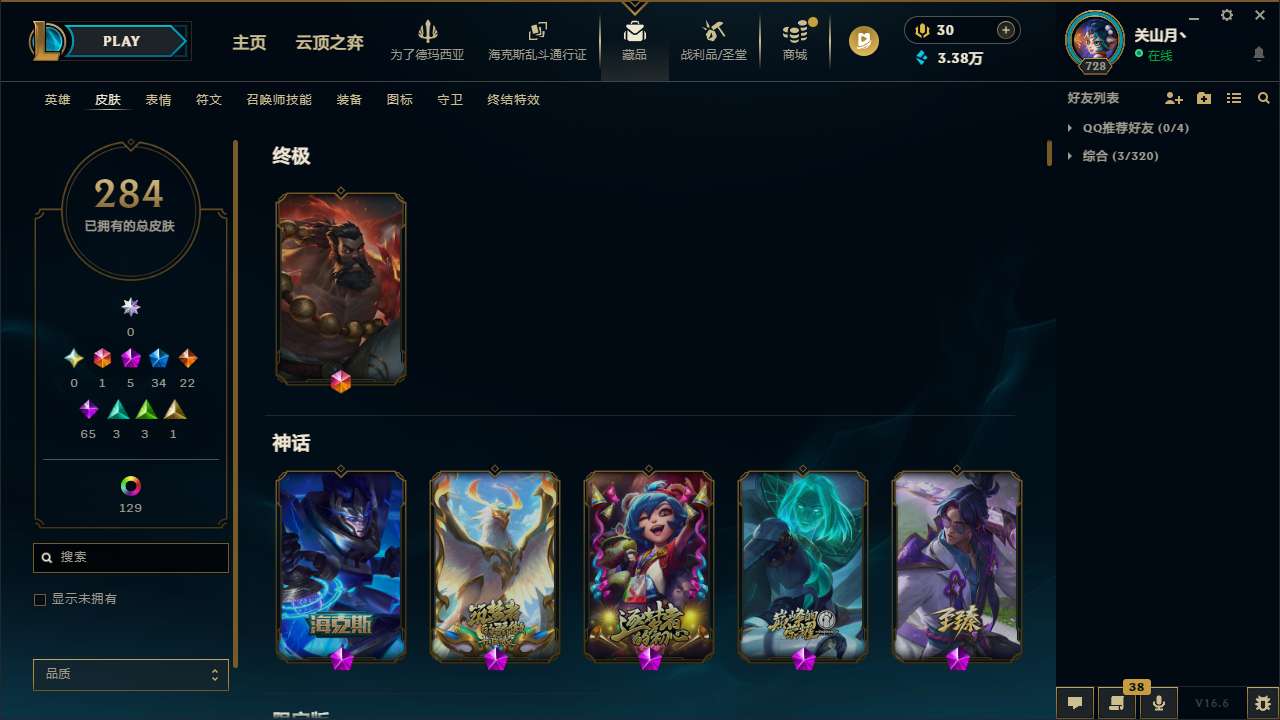Click the PLAY button
The image size is (1280, 720).
point(121,41)
